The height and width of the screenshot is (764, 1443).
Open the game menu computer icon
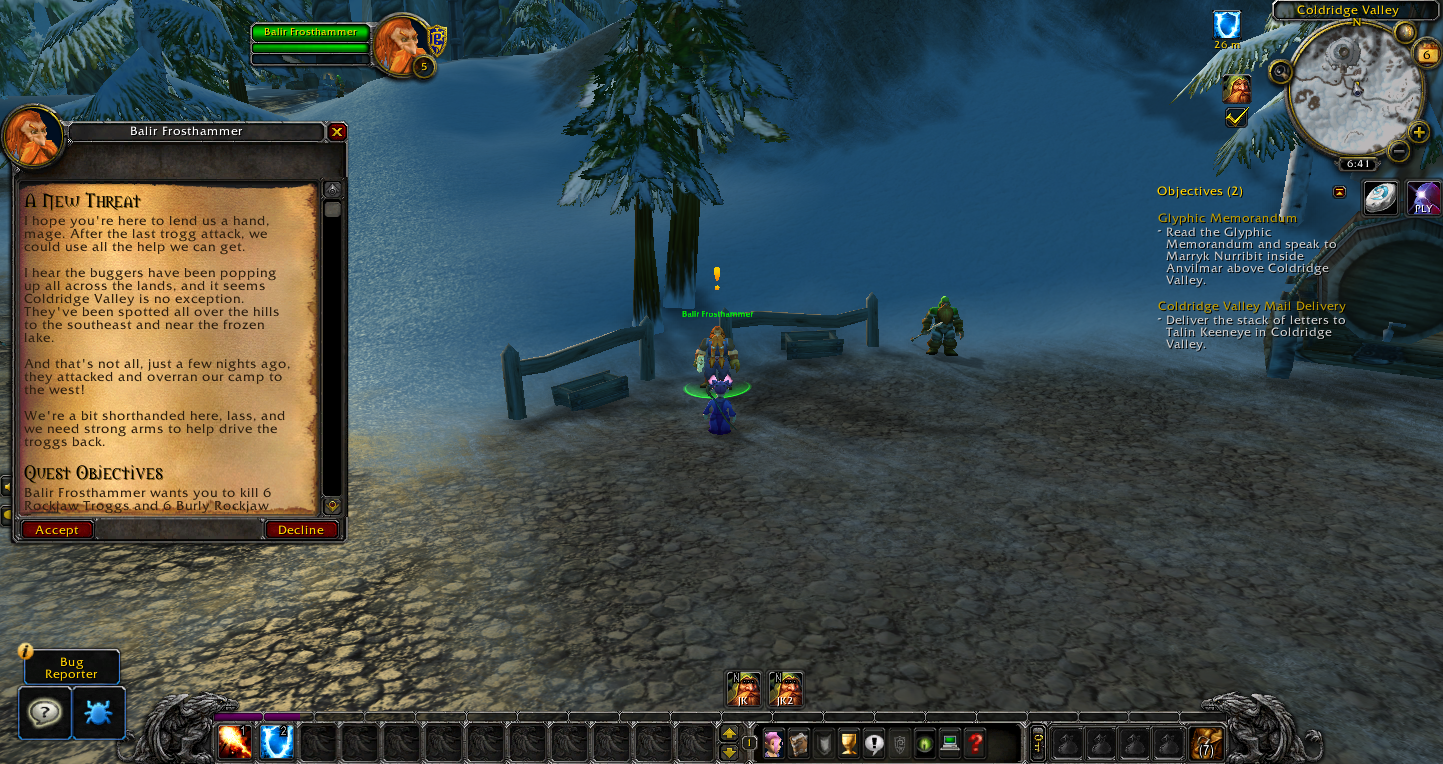pos(950,744)
